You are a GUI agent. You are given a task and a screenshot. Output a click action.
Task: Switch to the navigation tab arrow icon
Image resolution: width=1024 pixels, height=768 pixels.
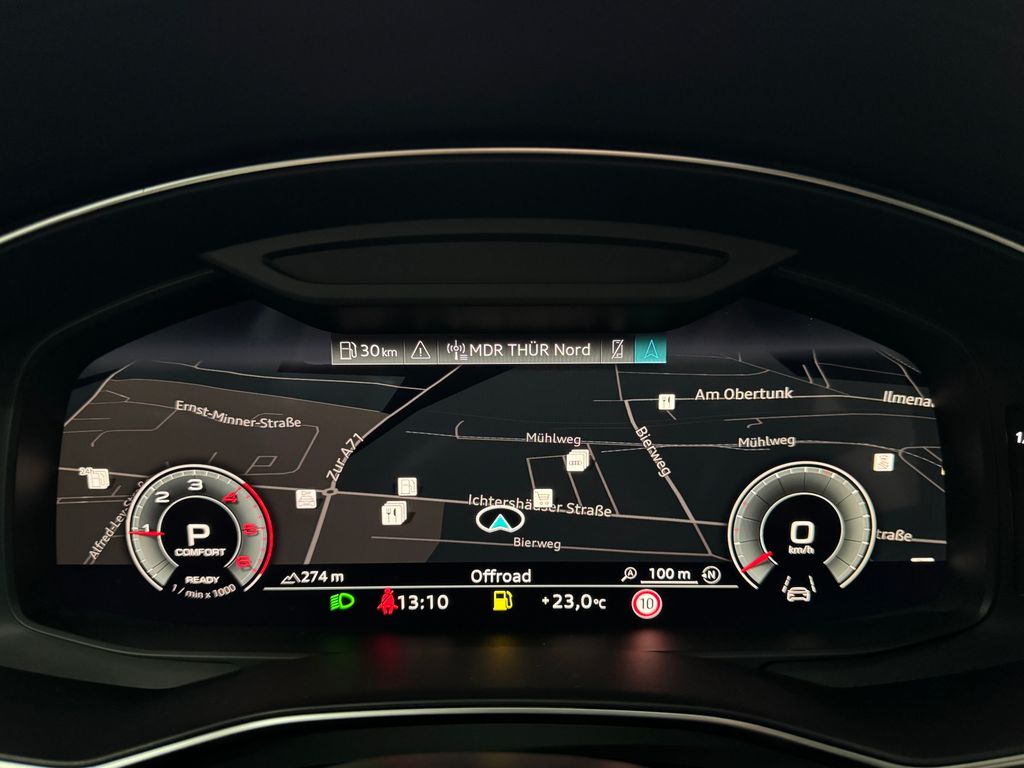(x=651, y=350)
